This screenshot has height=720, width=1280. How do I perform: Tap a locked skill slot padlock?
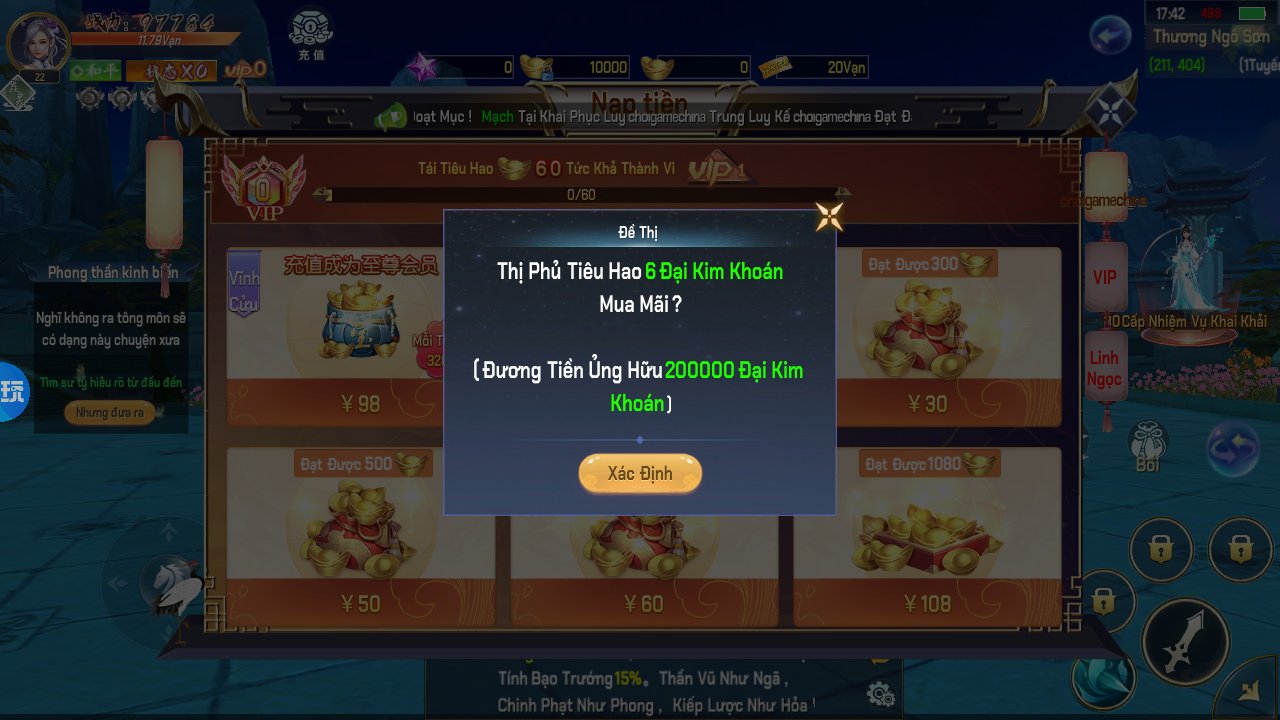1161,549
